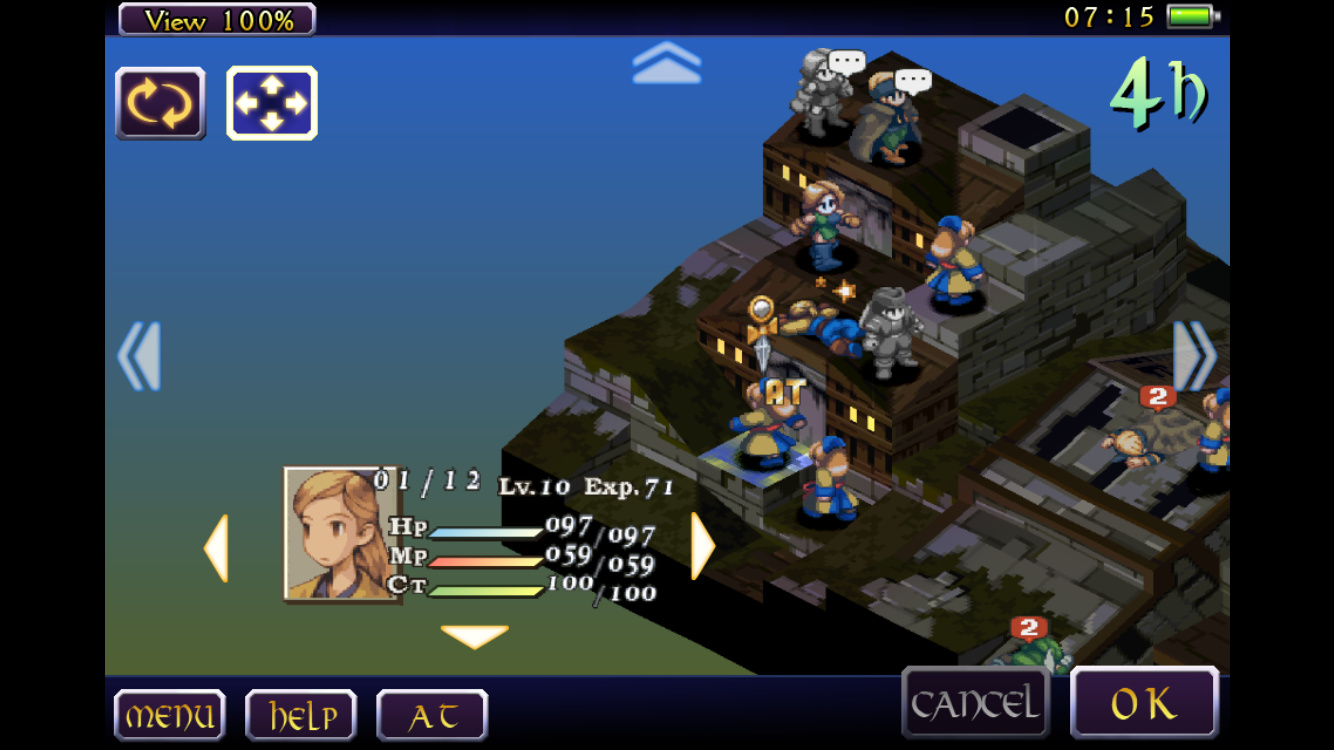
Task: Rotate the camera with the circular arrows icon
Action: 161,103
